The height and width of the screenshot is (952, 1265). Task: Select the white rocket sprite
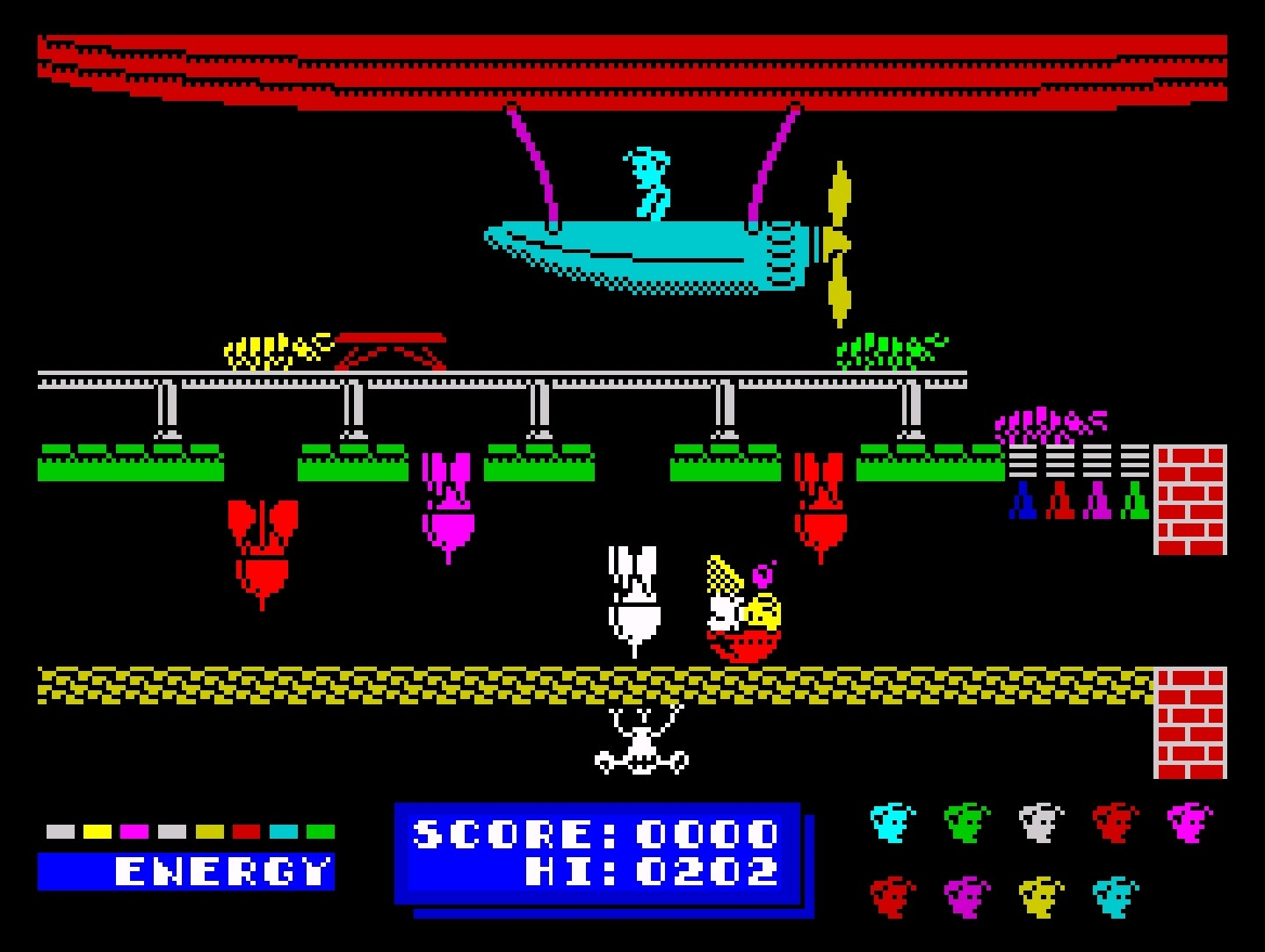tap(634, 588)
